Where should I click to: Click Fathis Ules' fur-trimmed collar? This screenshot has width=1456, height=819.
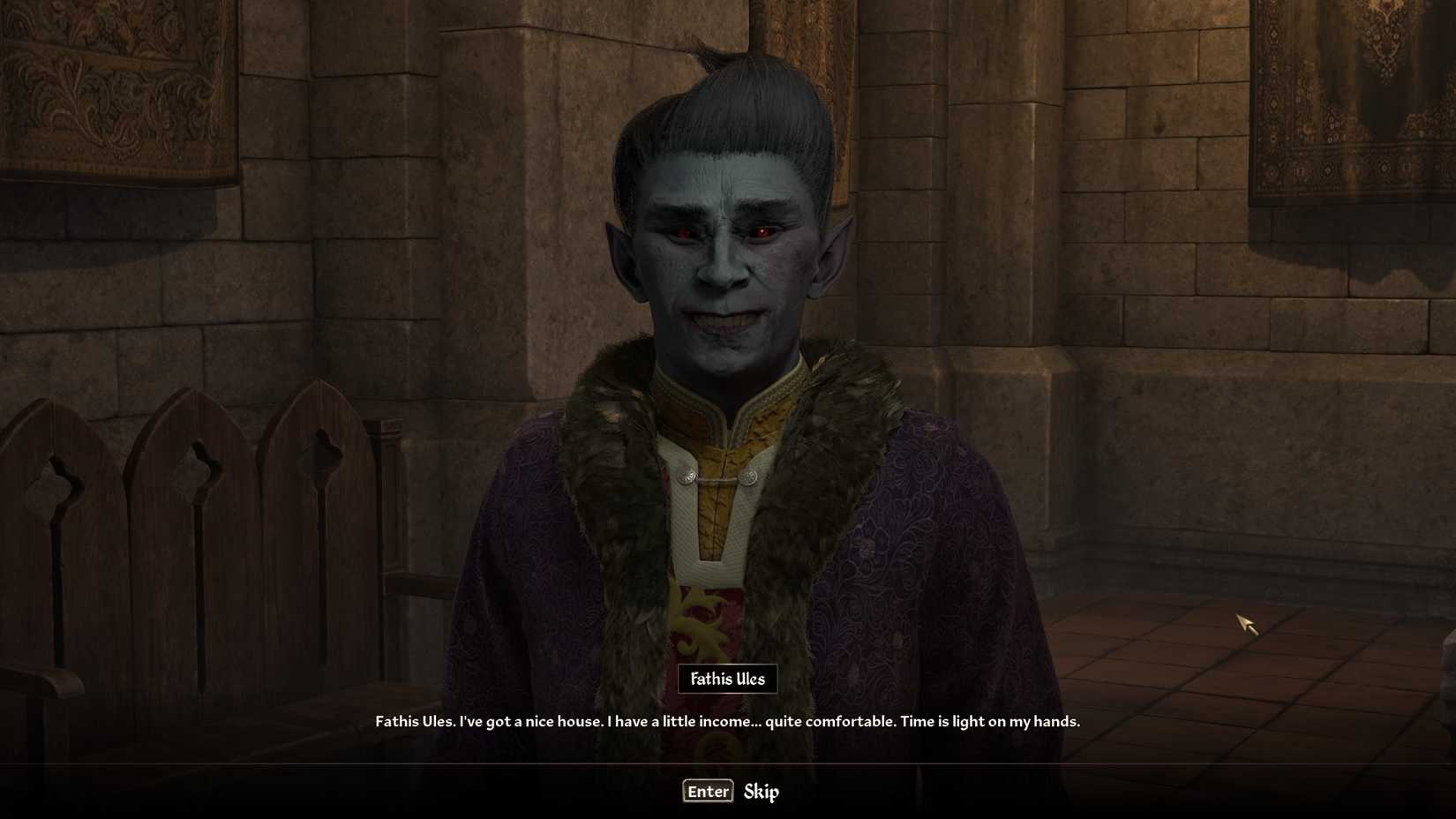pyautogui.click(x=609, y=494)
